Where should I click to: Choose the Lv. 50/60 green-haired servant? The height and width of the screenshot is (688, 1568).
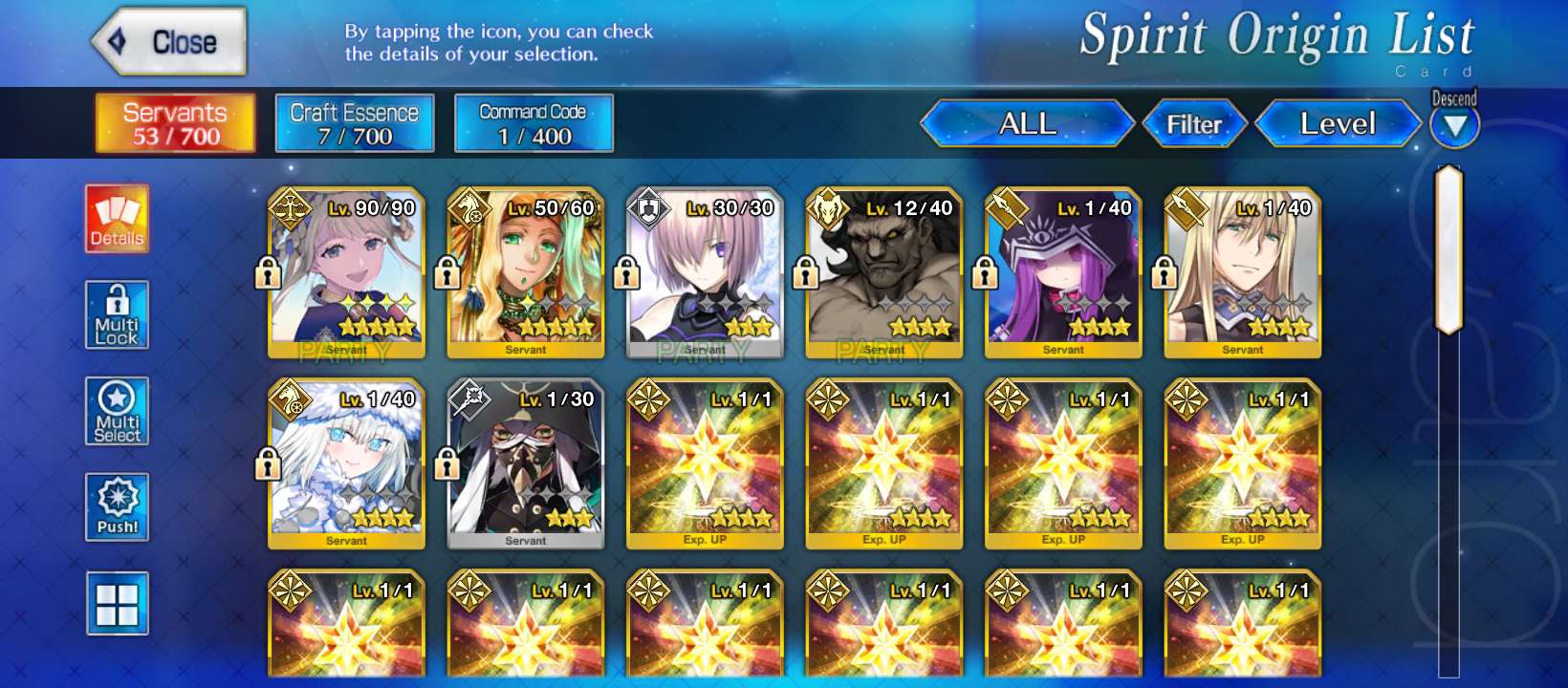coord(526,272)
